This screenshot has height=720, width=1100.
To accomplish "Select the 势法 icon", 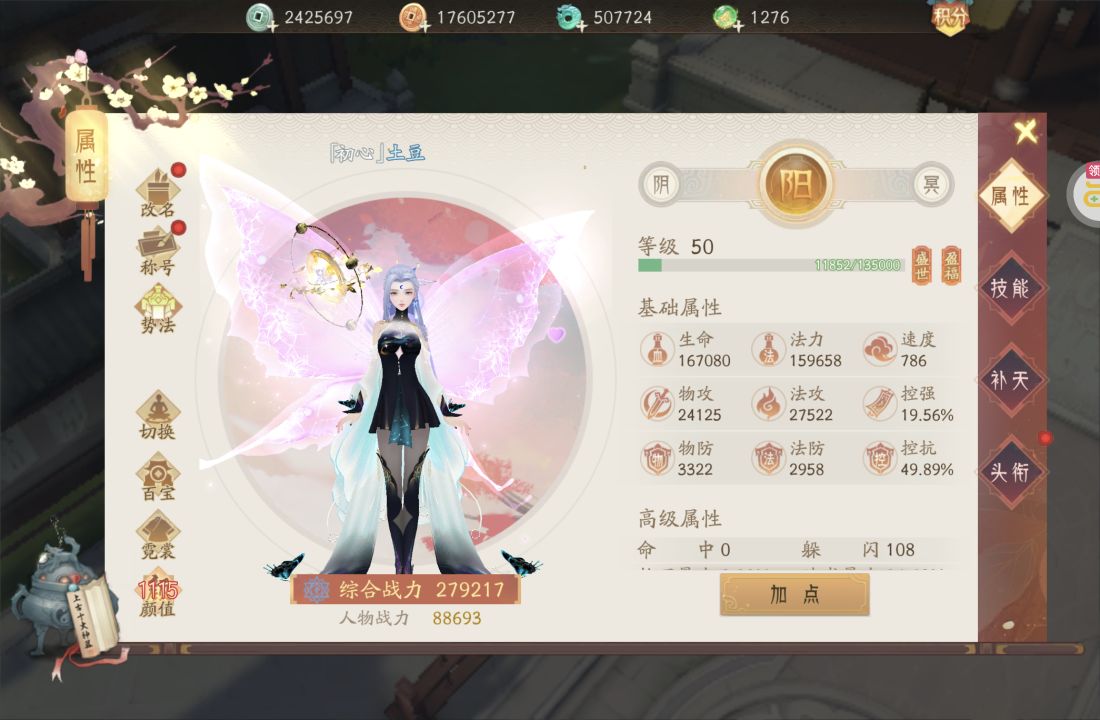I will 158,308.
